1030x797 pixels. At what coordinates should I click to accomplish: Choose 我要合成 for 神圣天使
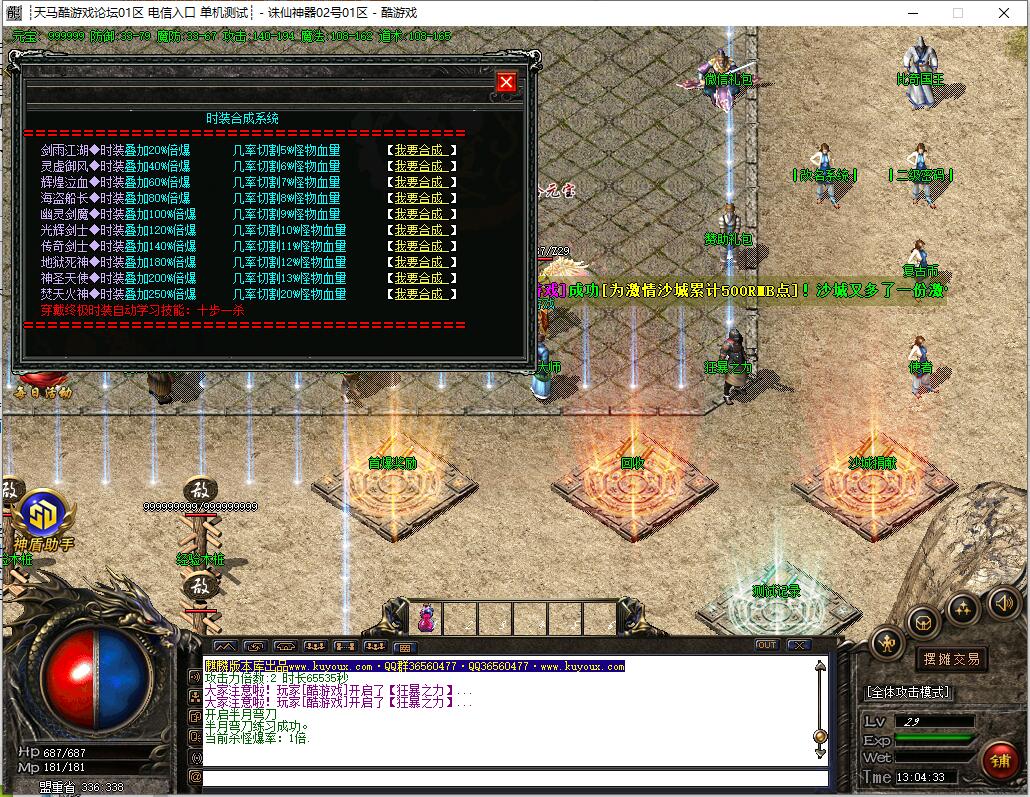[x=420, y=278]
